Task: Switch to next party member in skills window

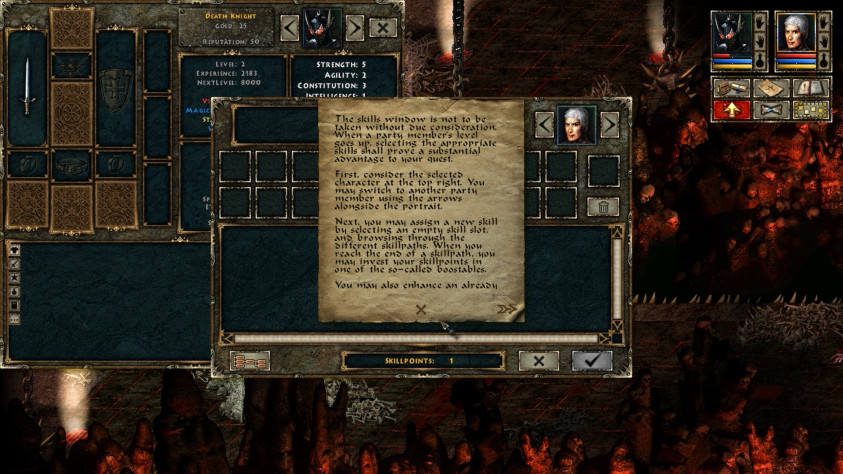Action: coord(609,125)
